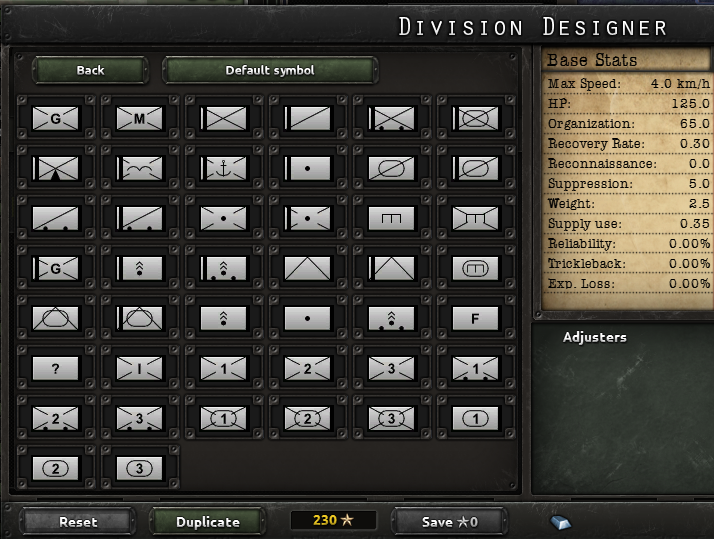Choose the uncrossed circled 3 symbol
714x539 pixels.
coord(139,467)
